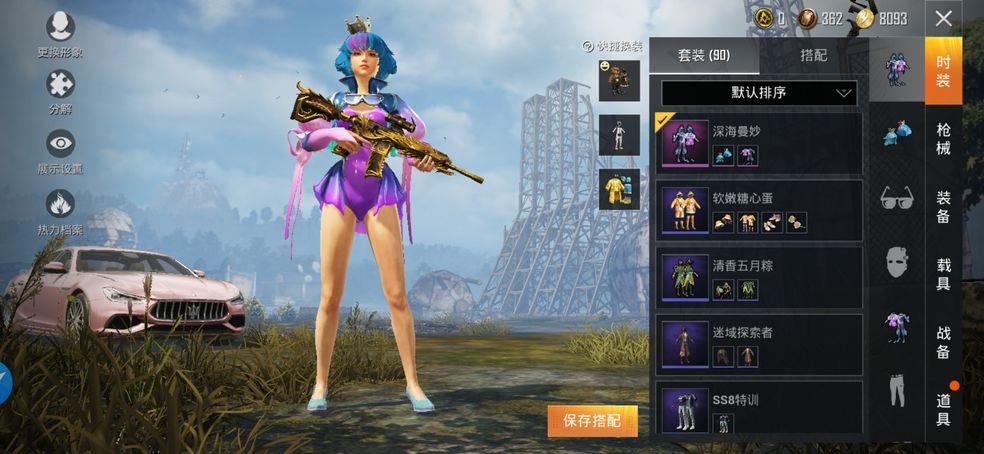Click the 更换形象 change appearance icon
Image resolution: width=984 pixels, height=454 pixels.
click(60, 33)
